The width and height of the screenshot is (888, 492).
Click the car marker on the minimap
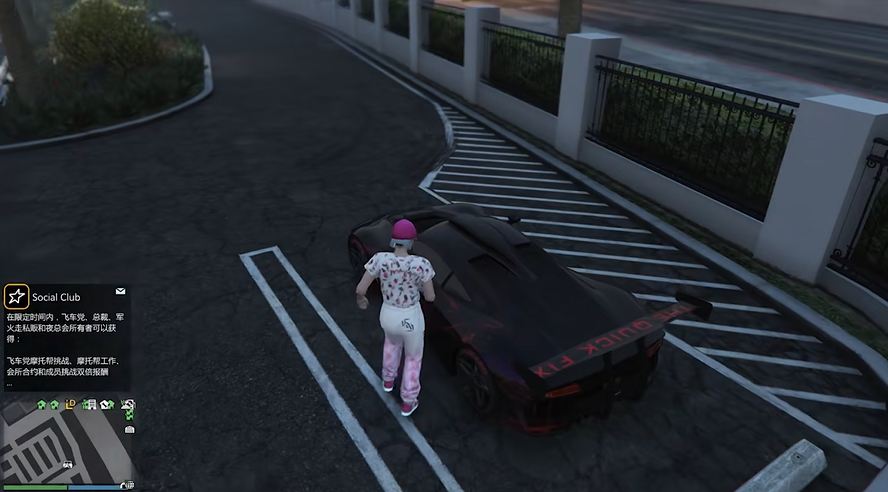click(67, 465)
